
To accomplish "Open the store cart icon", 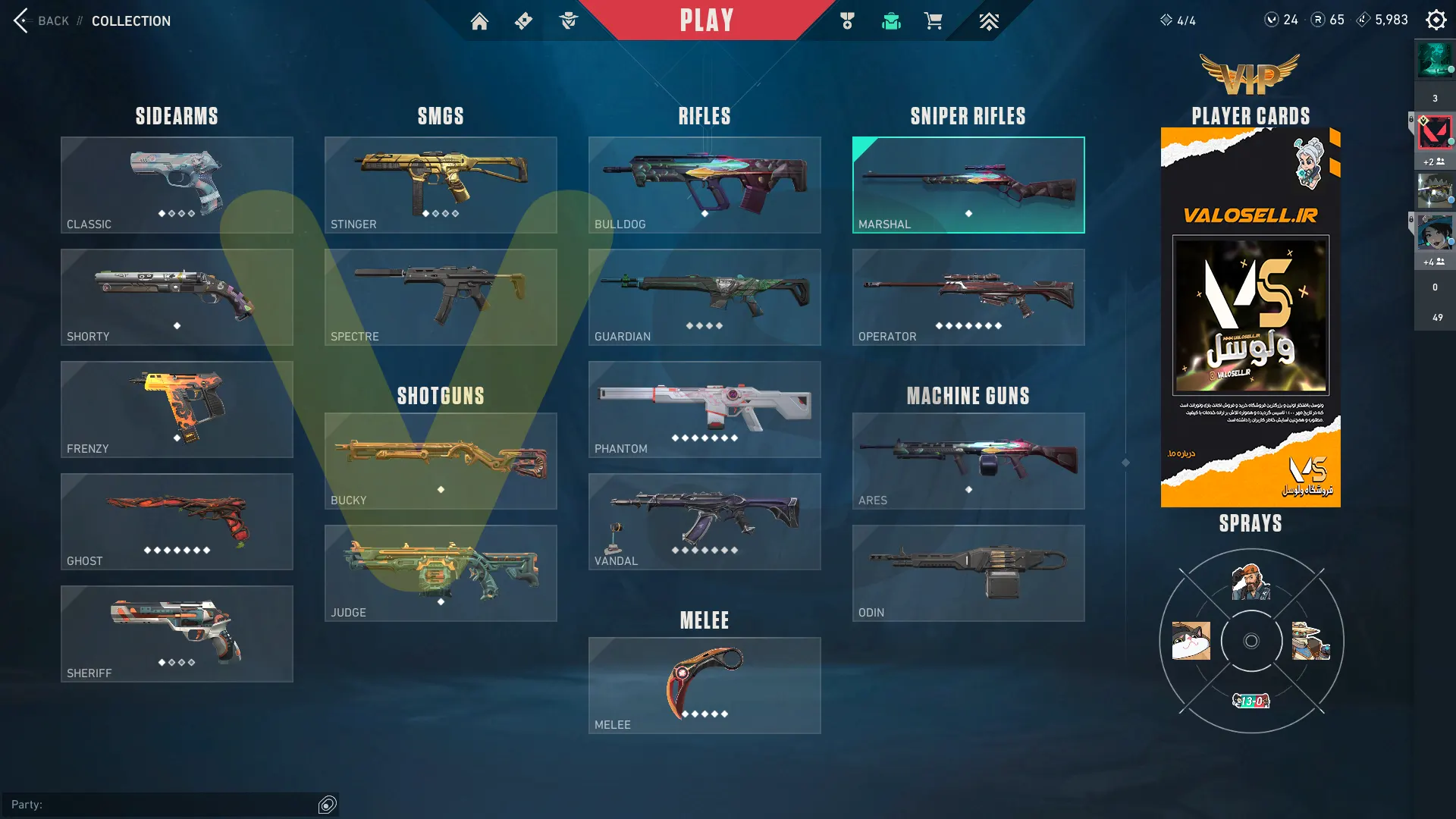I will [x=933, y=21].
